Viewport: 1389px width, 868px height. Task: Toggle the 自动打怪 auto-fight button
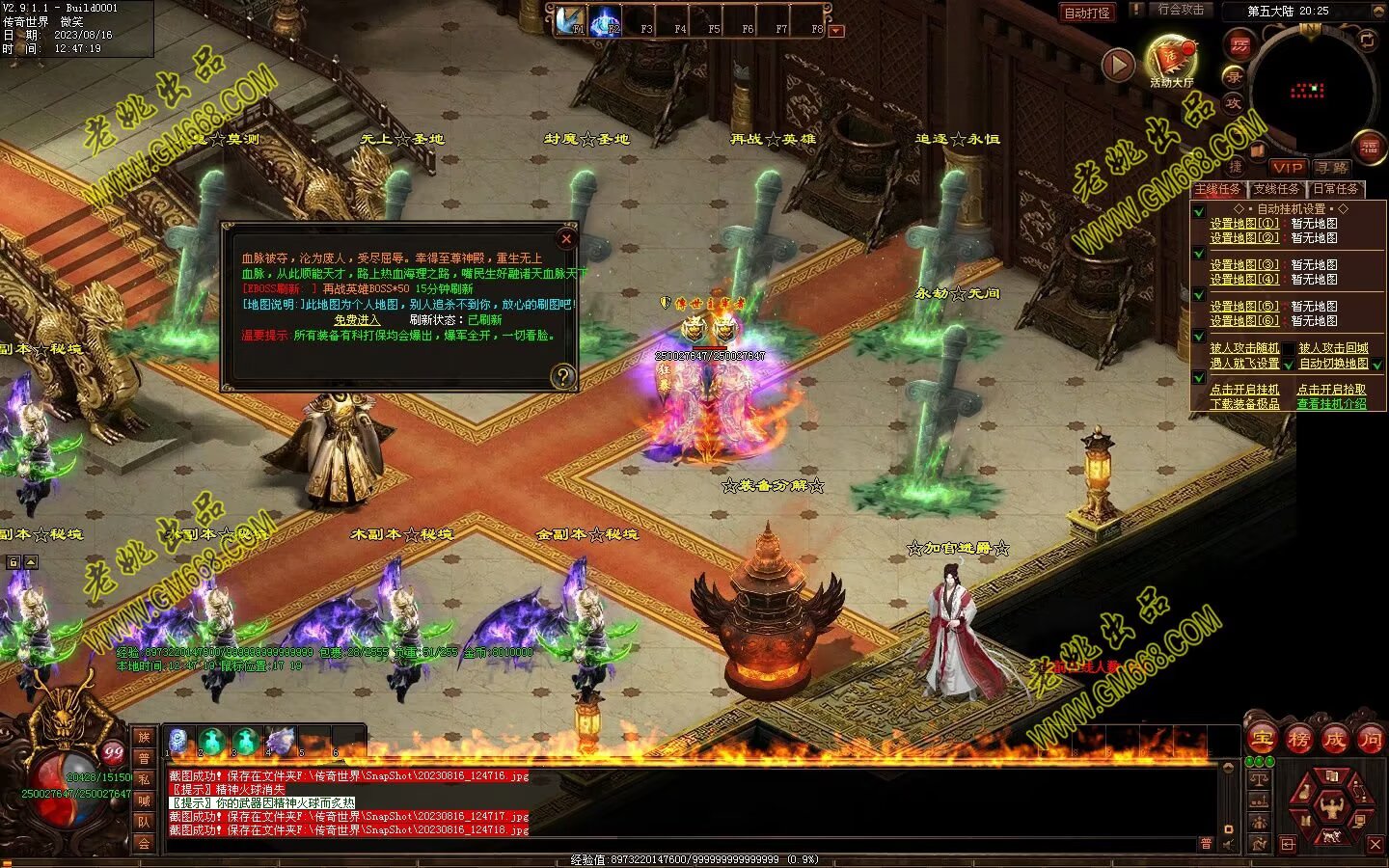click(1086, 13)
